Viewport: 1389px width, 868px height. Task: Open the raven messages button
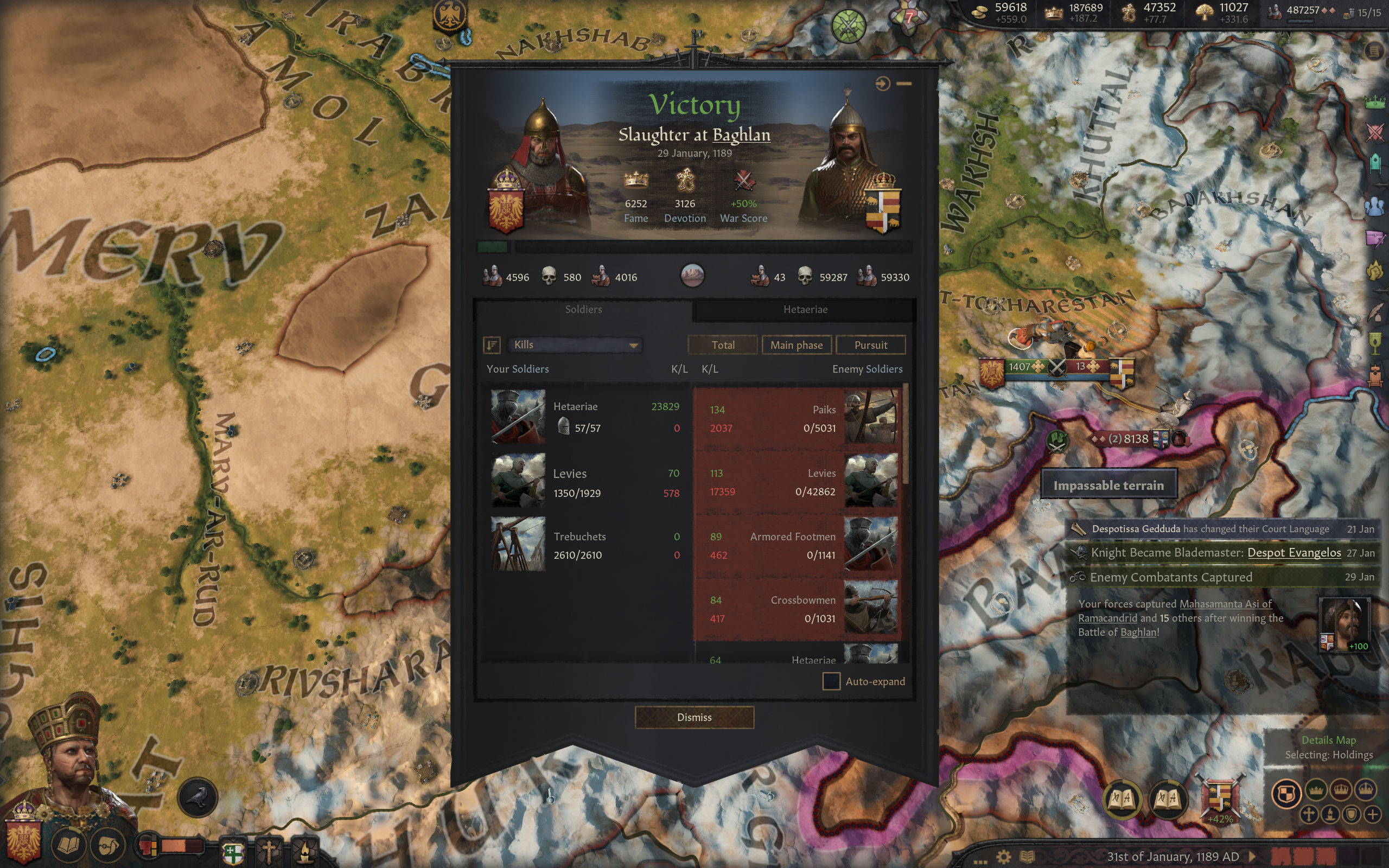tap(198, 796)
